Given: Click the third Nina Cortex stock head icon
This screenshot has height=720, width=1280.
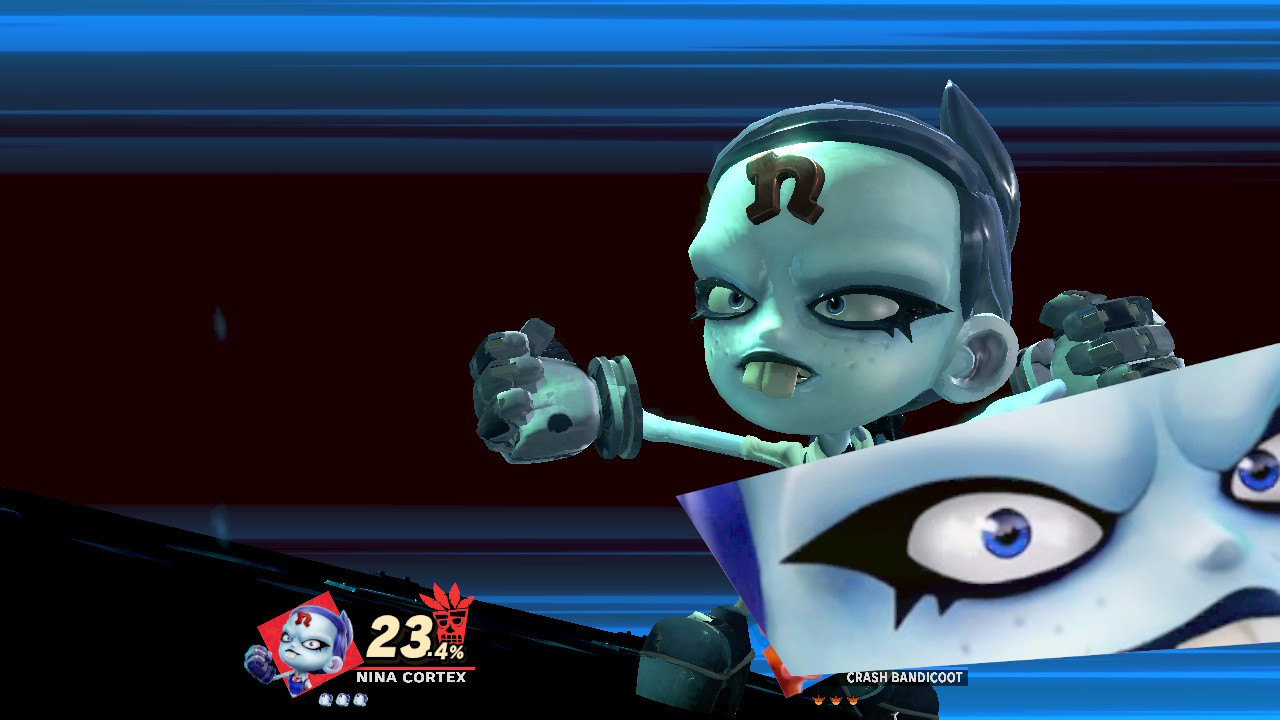Looking at the screenshot, I should click(360, 699).
